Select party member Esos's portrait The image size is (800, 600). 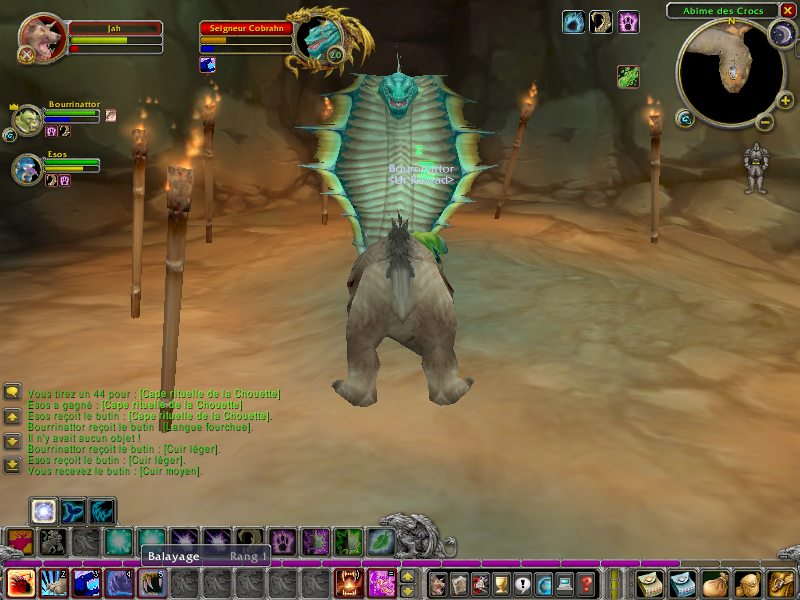(27, 169)
